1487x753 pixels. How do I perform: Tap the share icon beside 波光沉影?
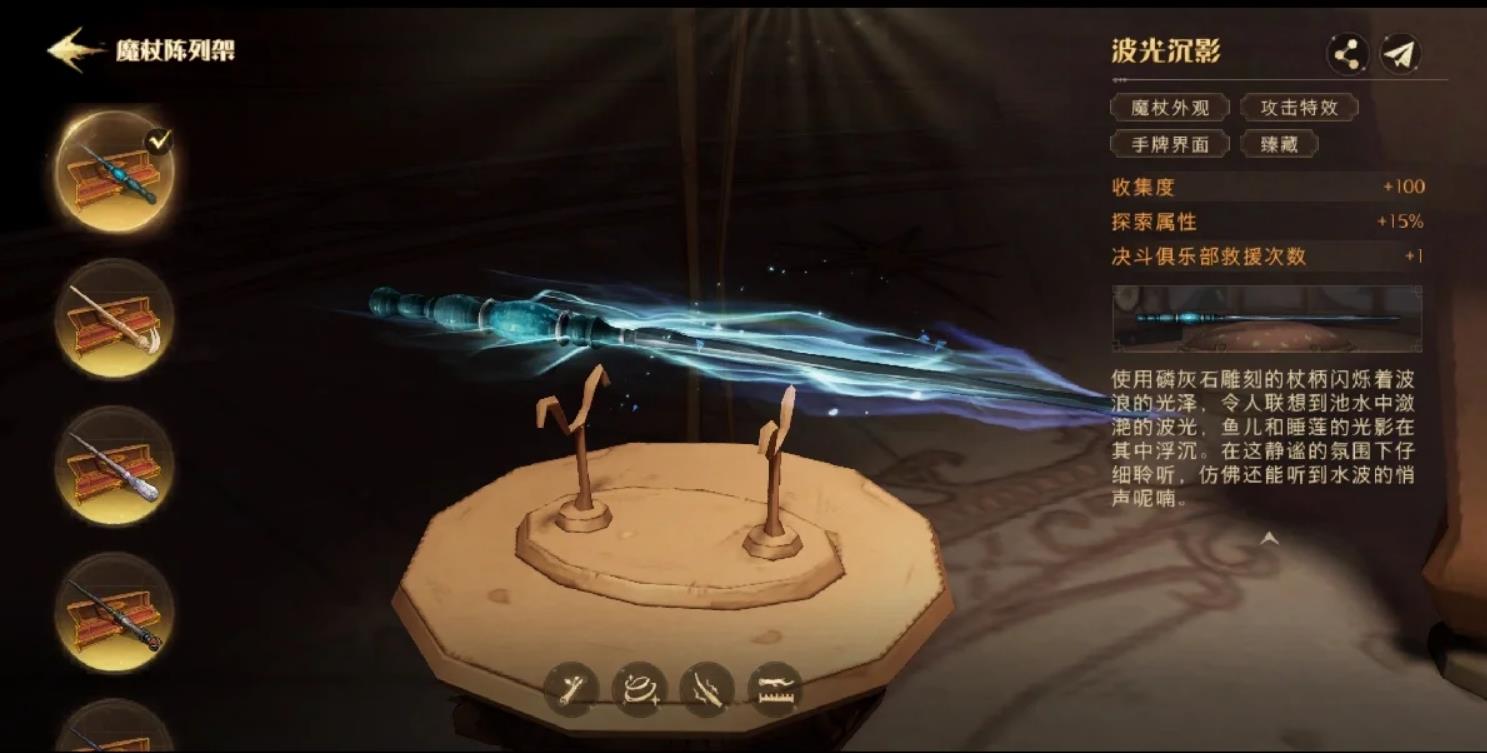(1348, 53)
